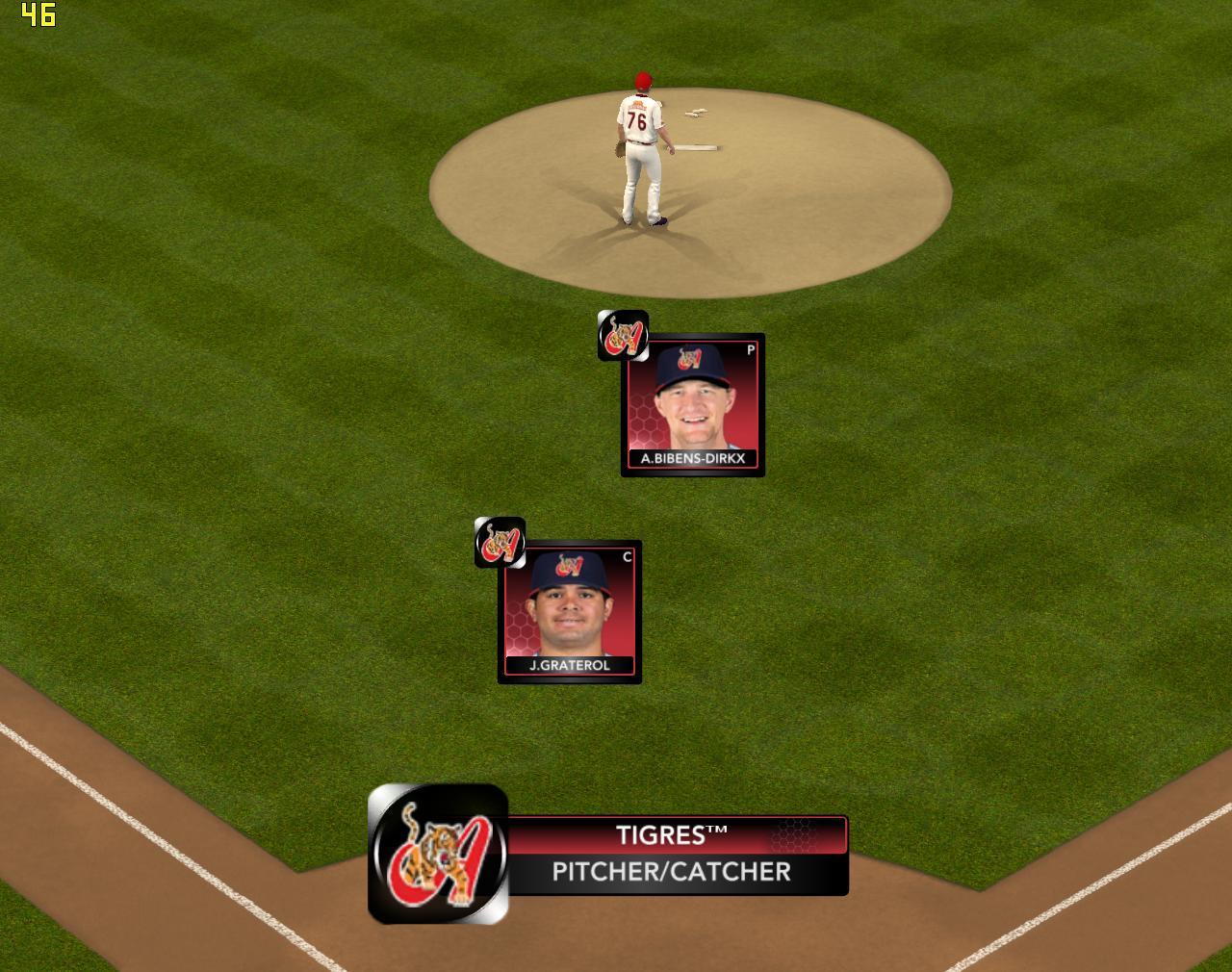Image resolution: width=1232 pixels, height=972 pixels.
Task: Select the A.Bibens-Dirkx pitcher card
Action: [693, 405]
